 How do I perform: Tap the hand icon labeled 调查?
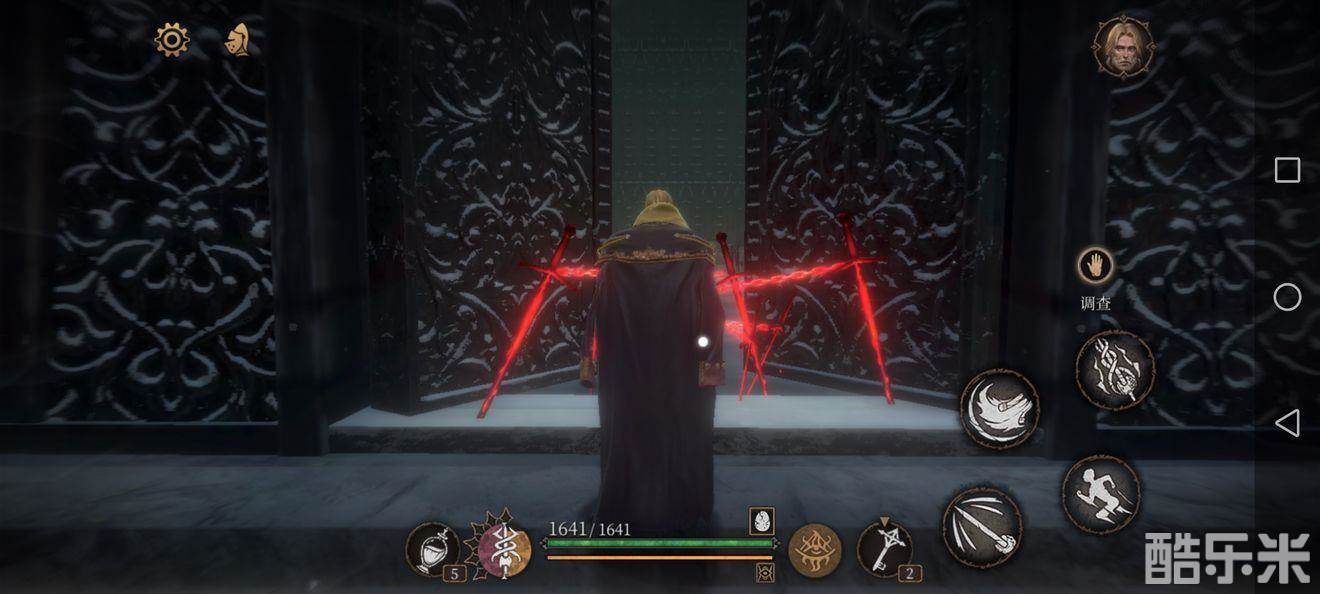click(1096, 266)
